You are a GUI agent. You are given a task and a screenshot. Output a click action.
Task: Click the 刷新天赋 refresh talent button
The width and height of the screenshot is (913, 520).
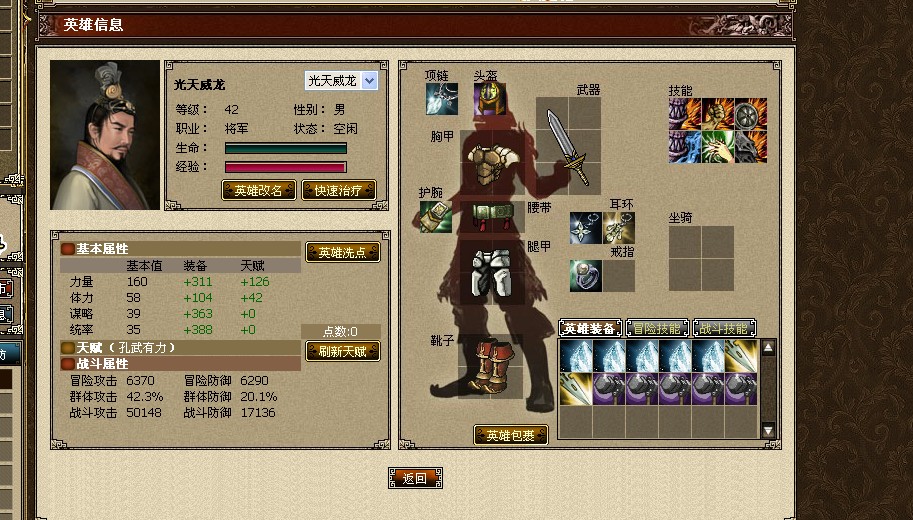[x=343, y=351]
